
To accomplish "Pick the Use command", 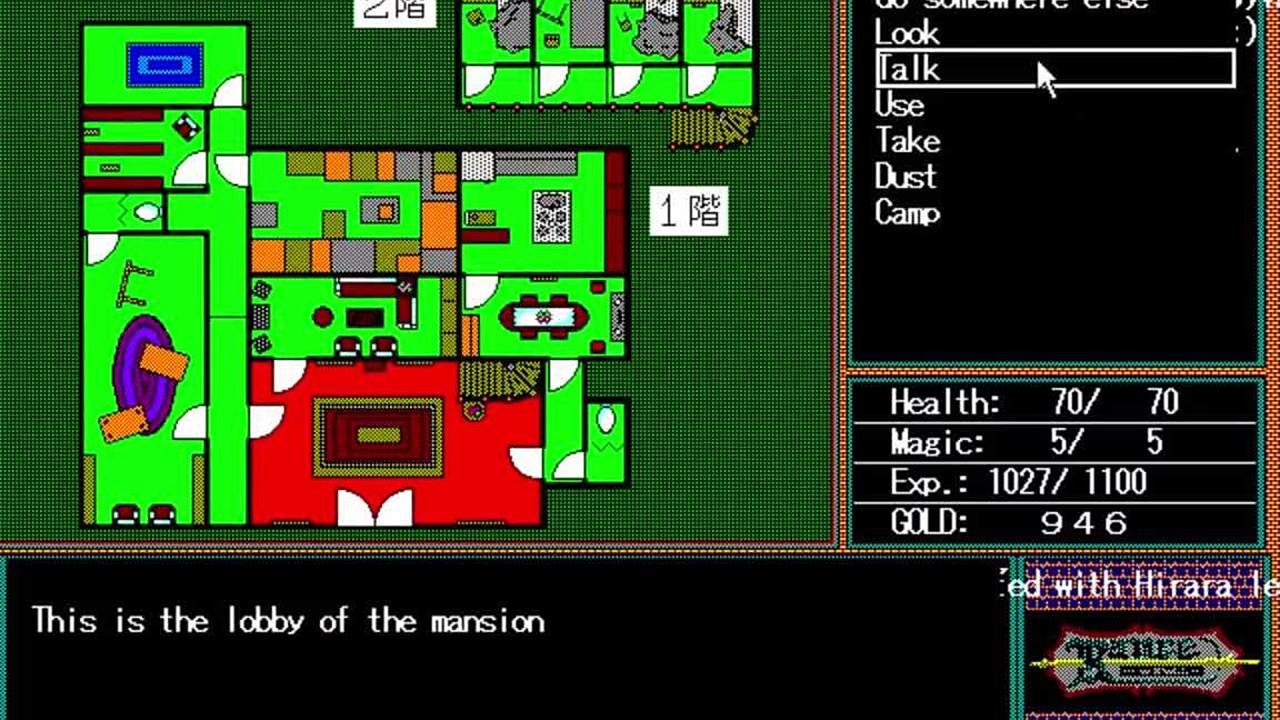I will coord(899,105).
